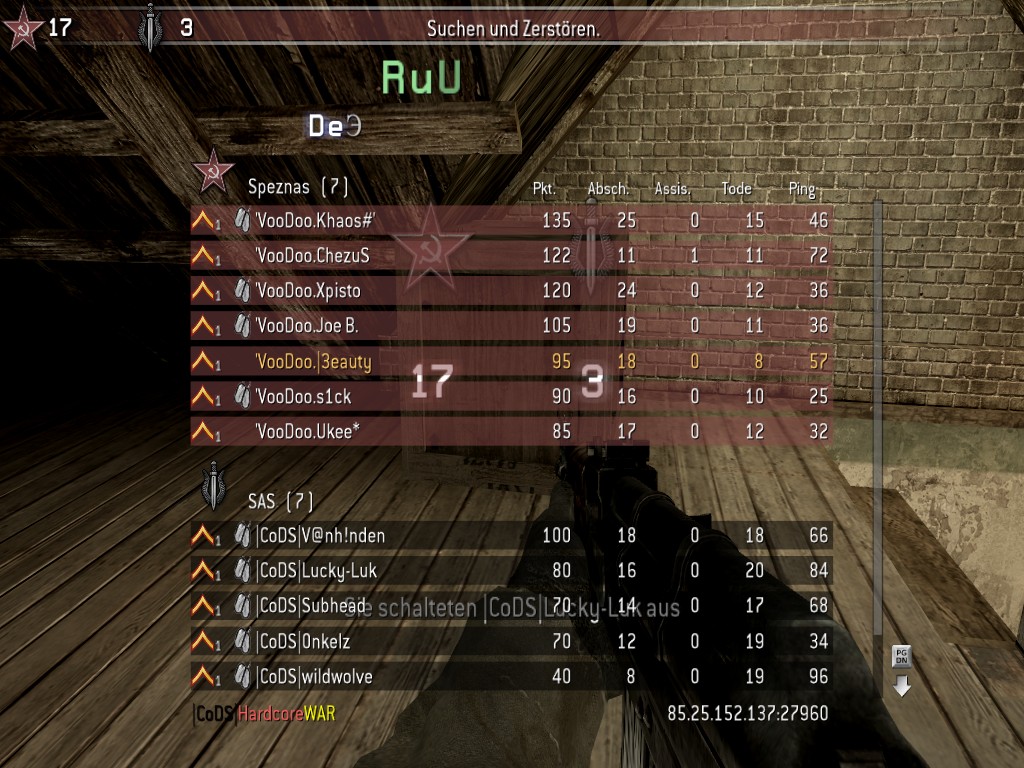Image resolution: width=1024 pixels, height=768 pixels.
Task: Select the 'VooDoo.Ukee*' scoreboard entry
Action: pos(511,432)
